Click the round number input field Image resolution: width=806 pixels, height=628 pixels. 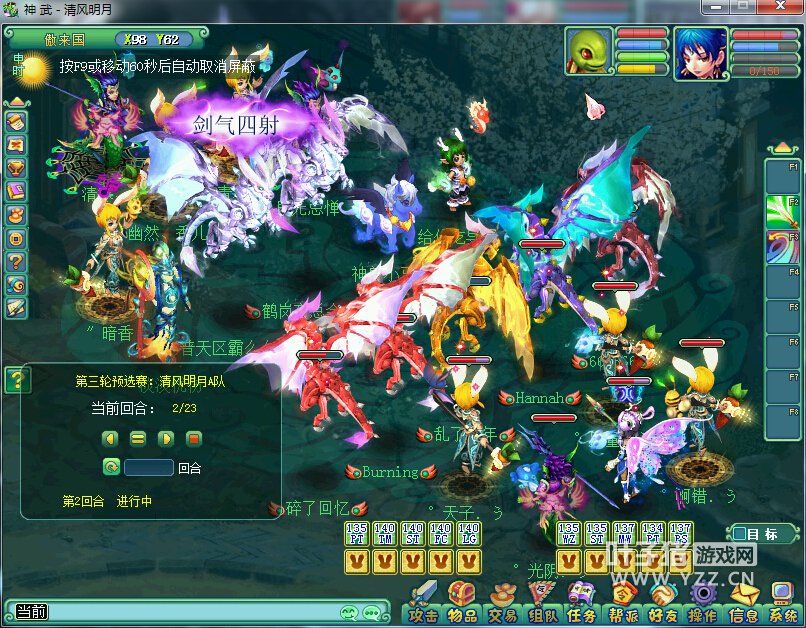(149, 467)
